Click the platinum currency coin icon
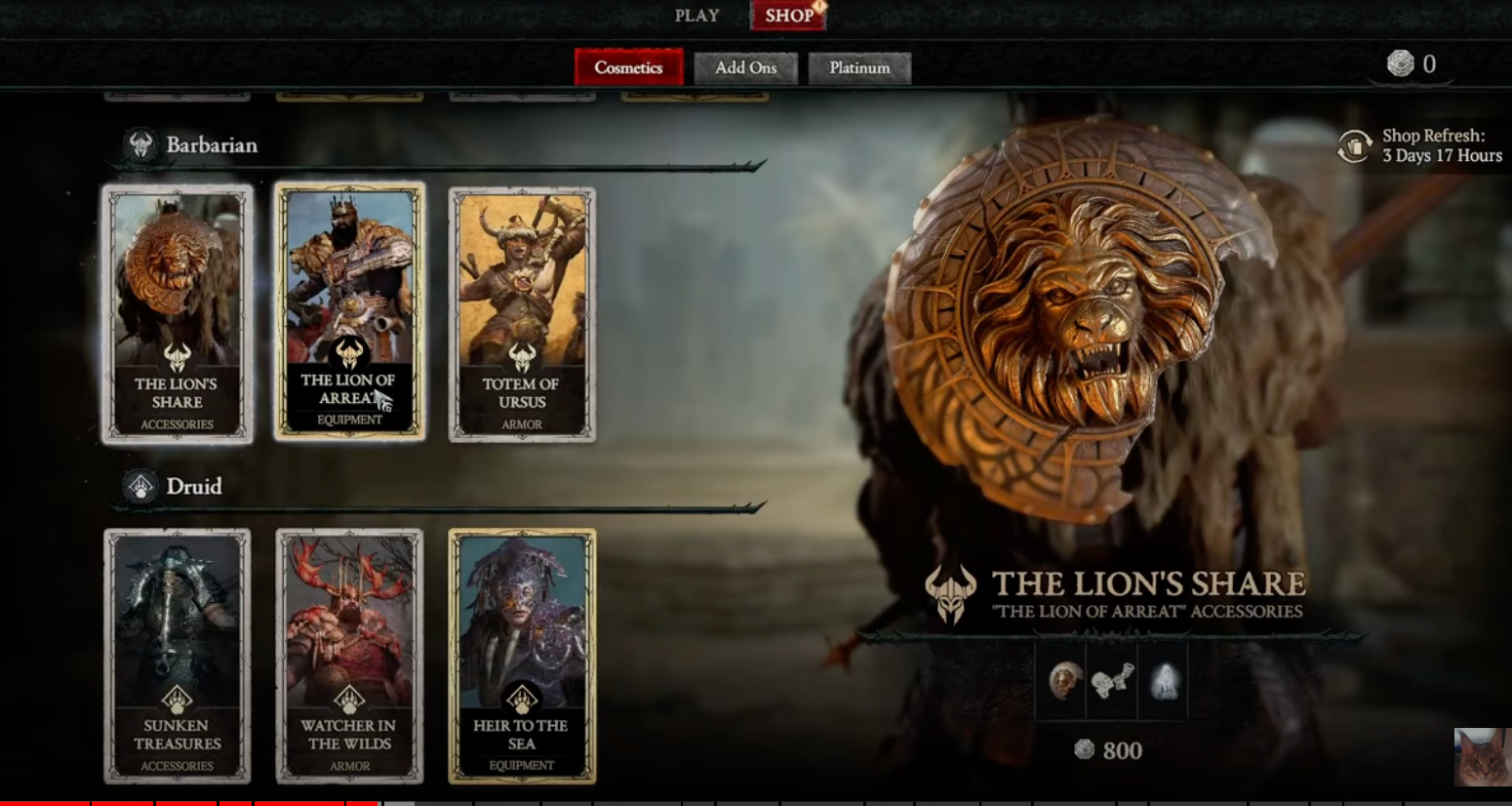Image resolution: width=1512 pixels, height=806 pixels. click(1402, 63)
